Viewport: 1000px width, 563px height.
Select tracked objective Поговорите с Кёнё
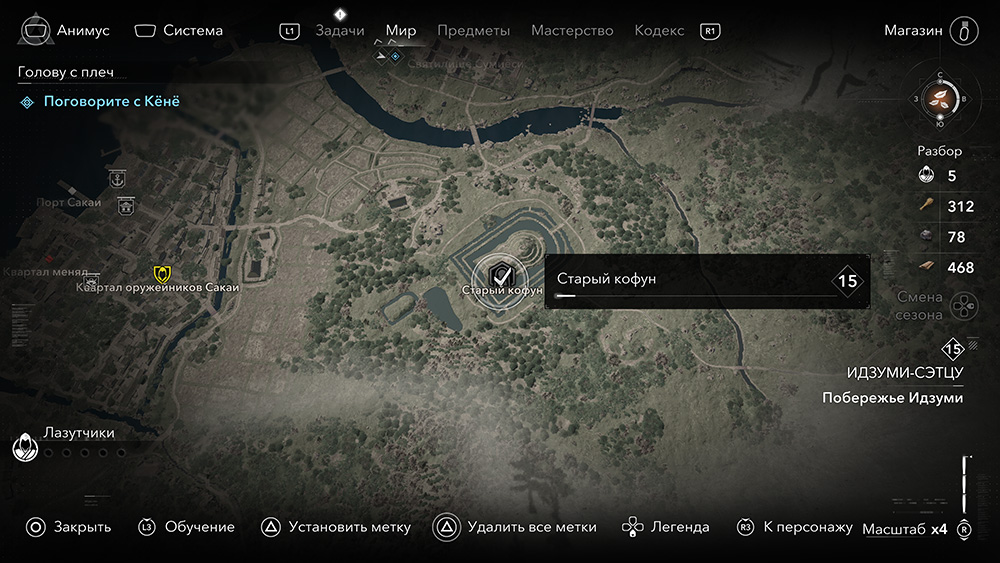pos(111,101)
